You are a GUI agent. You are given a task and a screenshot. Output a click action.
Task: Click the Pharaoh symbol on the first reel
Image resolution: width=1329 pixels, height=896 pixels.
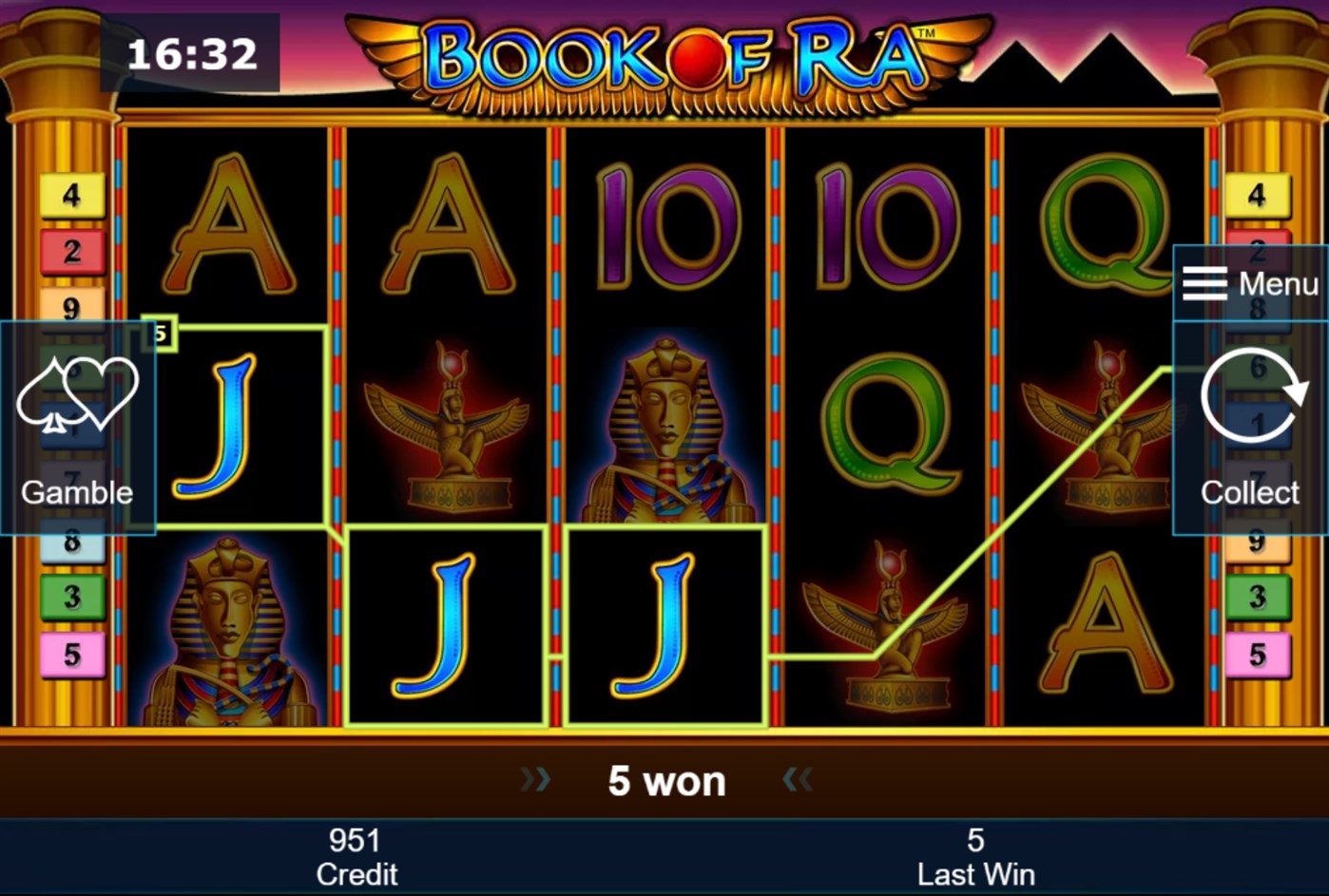click(x=228, y=637)
